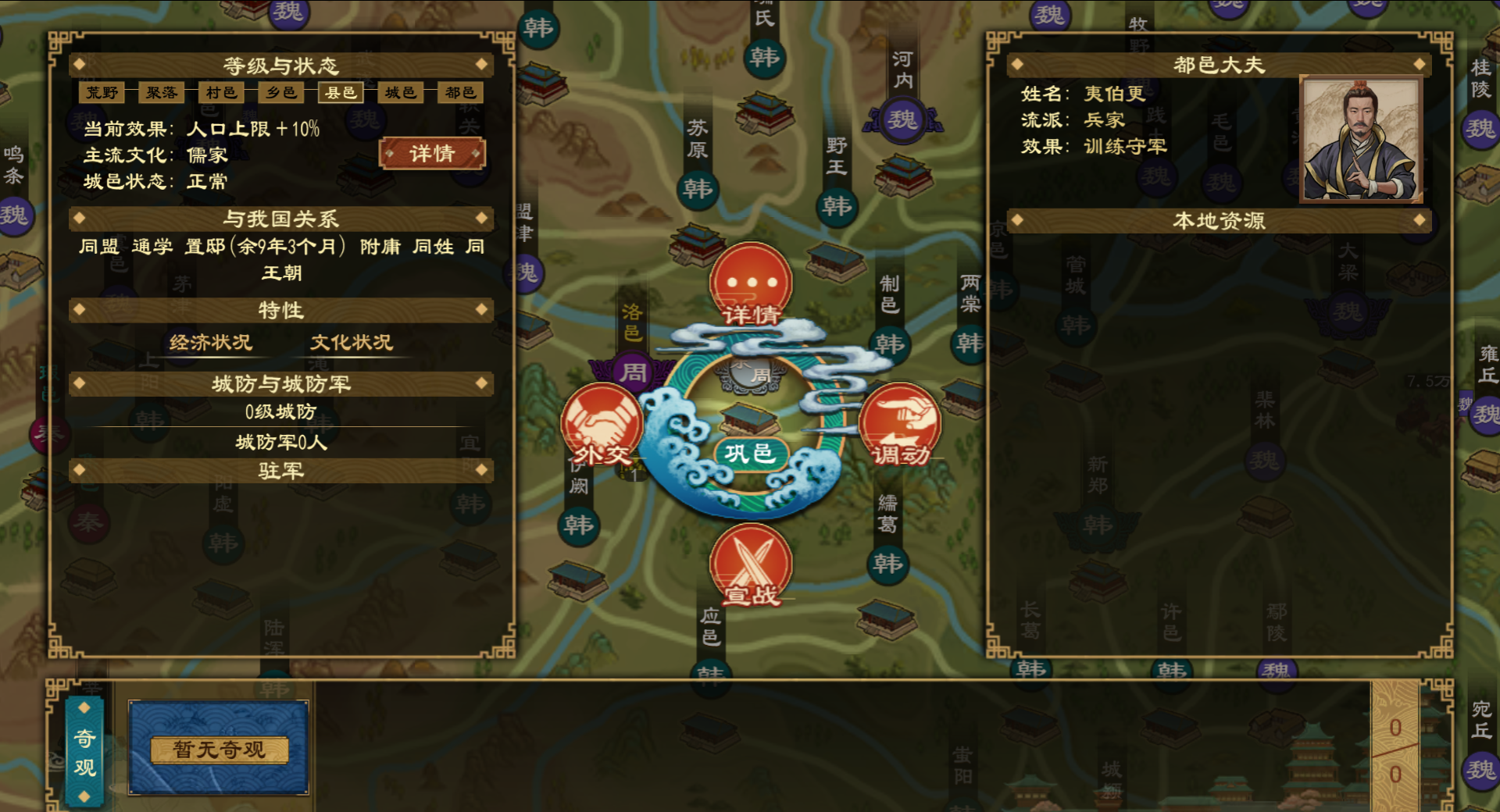The image size is (1500, 812).
Task: Select the highlighted 县邑 level tab
Action: pos(341,93)
